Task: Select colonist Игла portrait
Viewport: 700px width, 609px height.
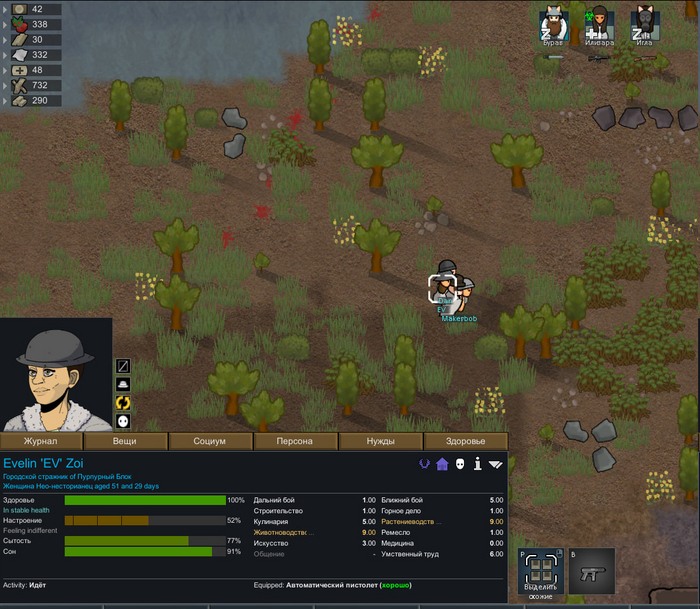Action: [x=644, y=24]
